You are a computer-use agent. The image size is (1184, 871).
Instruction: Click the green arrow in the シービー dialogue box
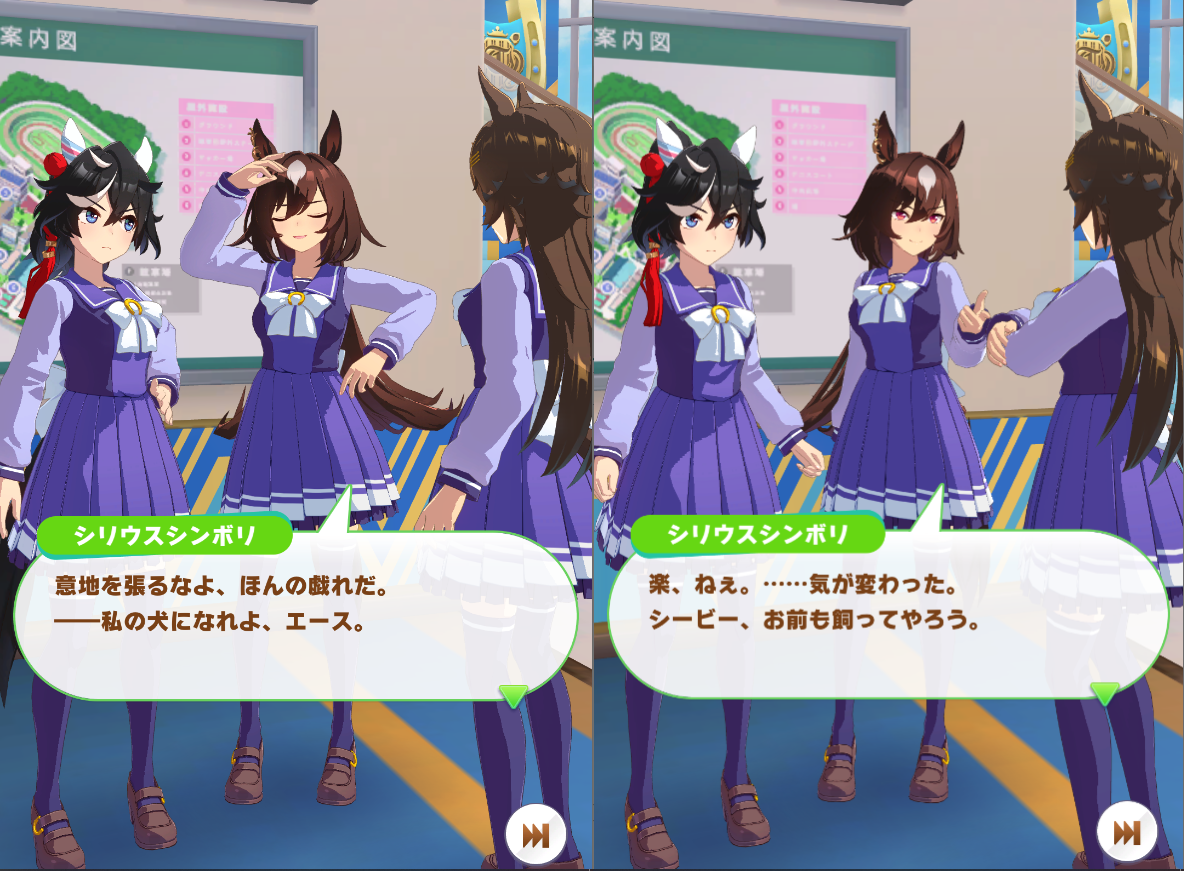[x=1105, y=692]
